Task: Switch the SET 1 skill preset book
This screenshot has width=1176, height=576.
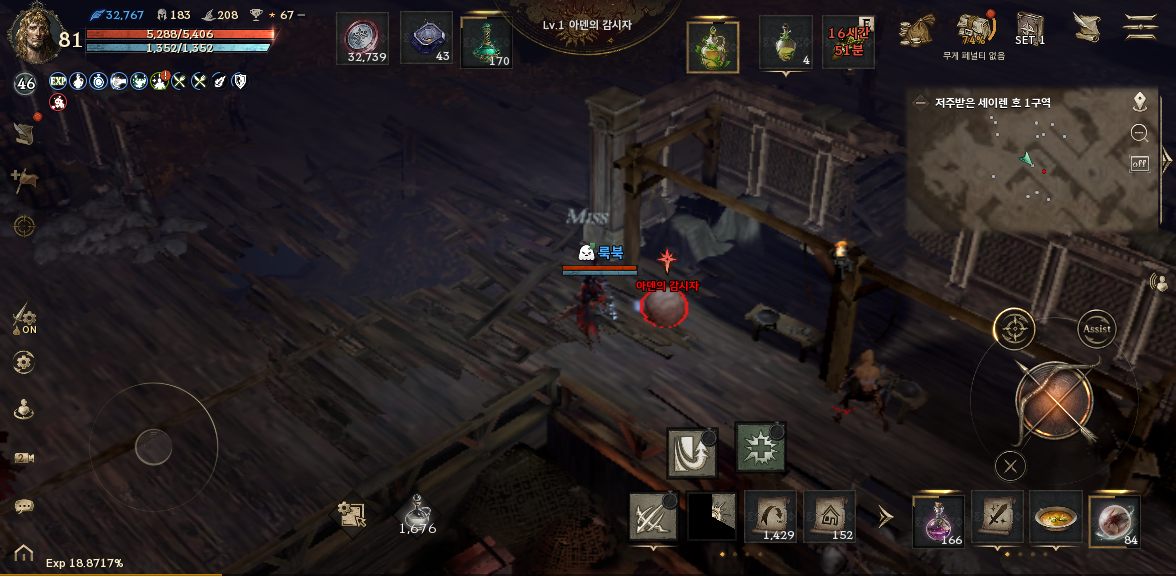Action: pos(1029,28)
